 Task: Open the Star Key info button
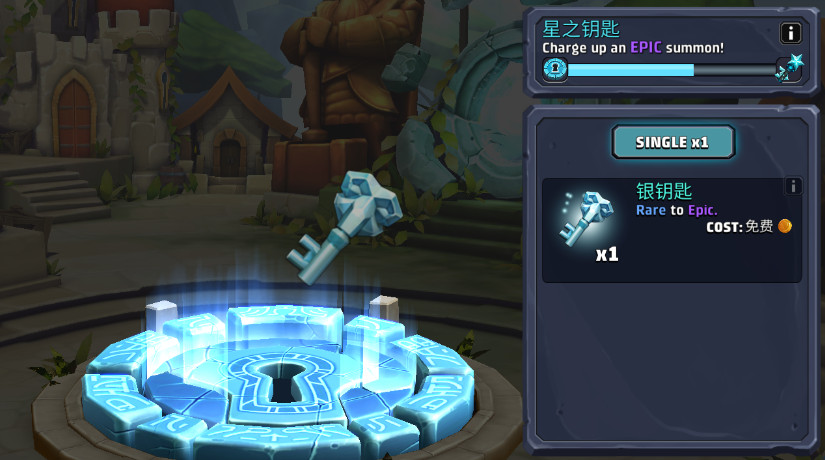790,33
